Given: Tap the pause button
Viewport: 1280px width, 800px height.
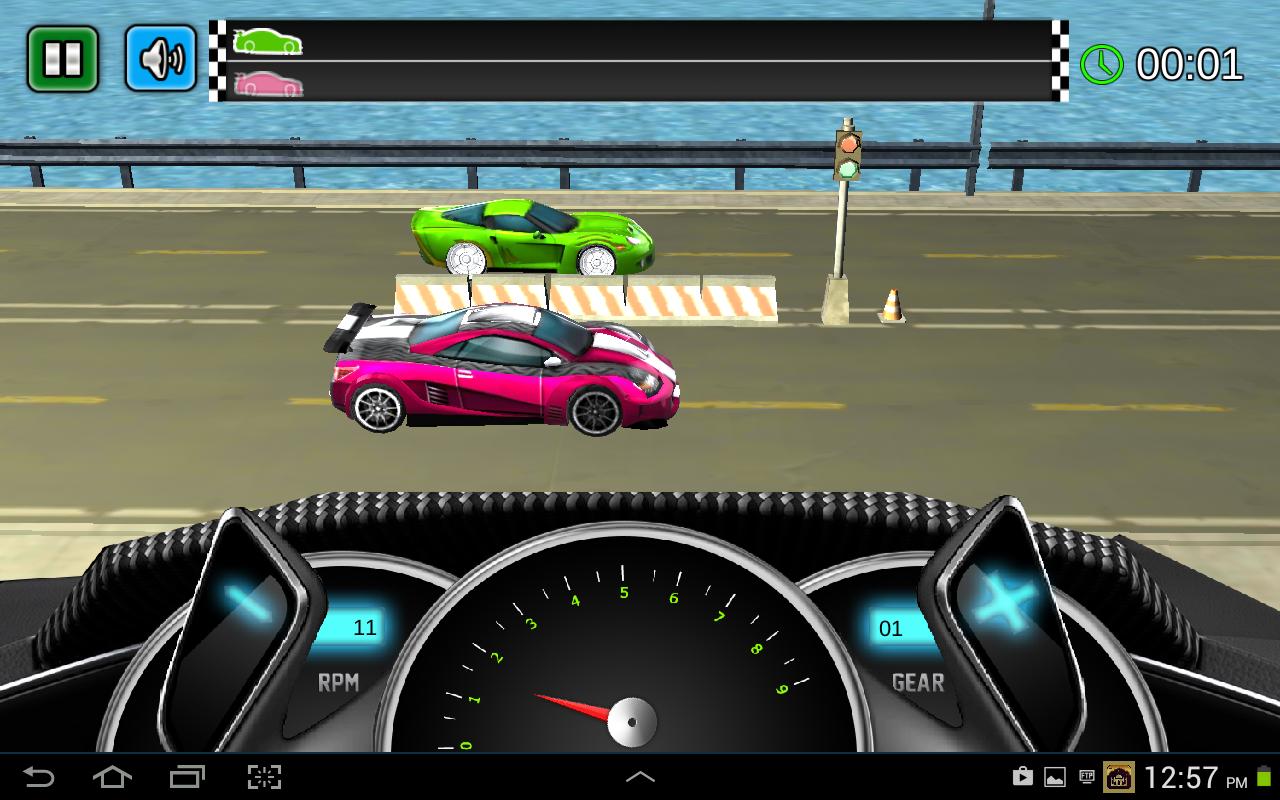Looking at the screenshot, I should point(62,57).
